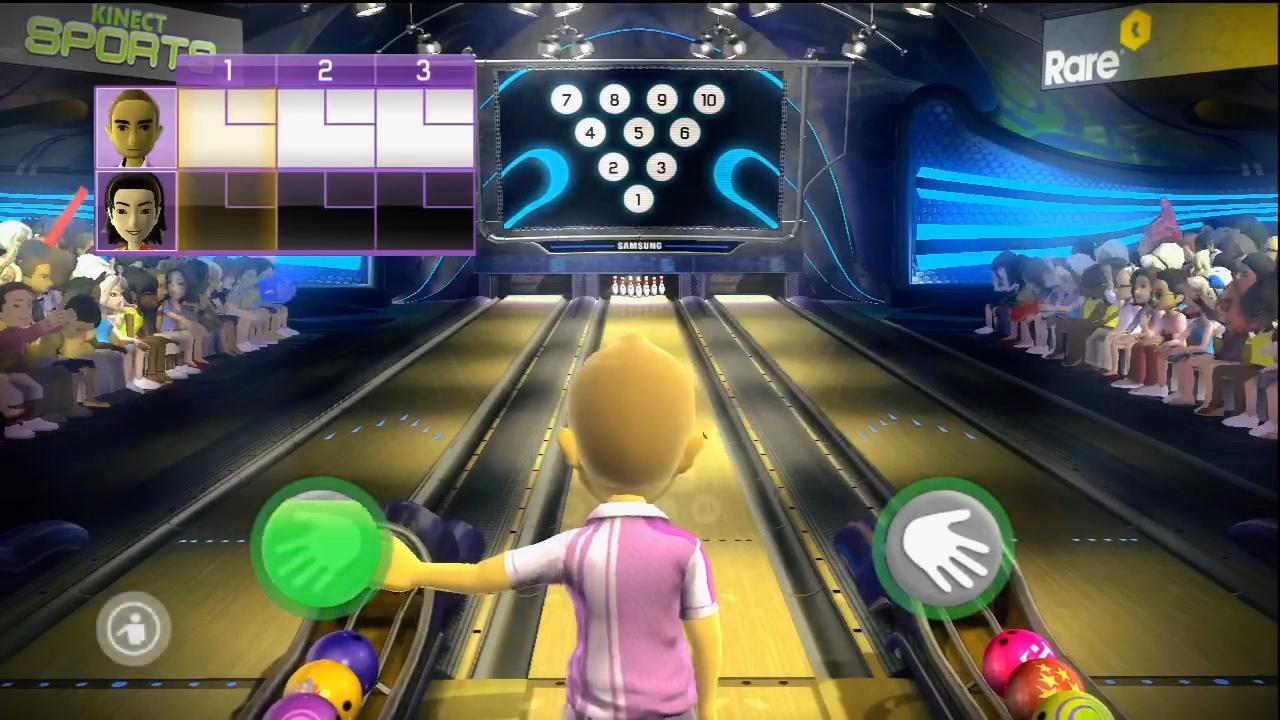The height and width of the screenshot is (720, 1280).
Task: Click pin 4 on the pin display screen
Action: tap(590, 133)
